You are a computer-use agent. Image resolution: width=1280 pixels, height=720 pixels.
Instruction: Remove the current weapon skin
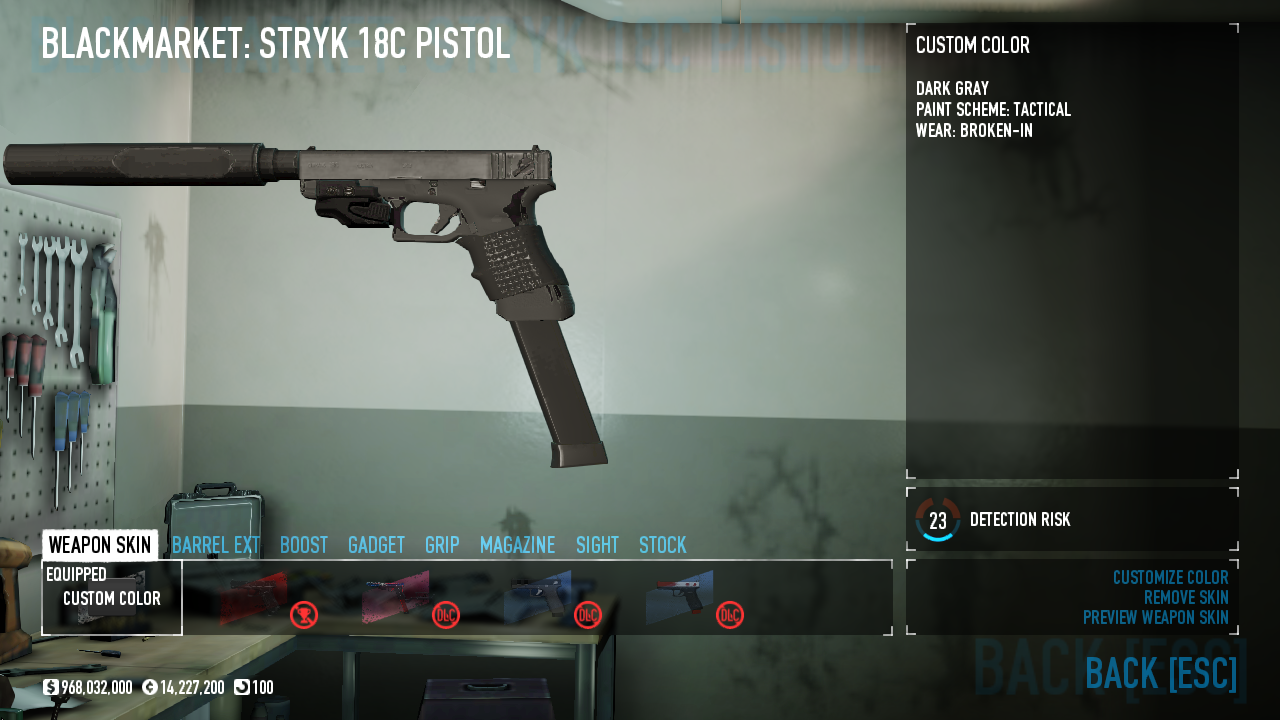(x=1186, y=598)
